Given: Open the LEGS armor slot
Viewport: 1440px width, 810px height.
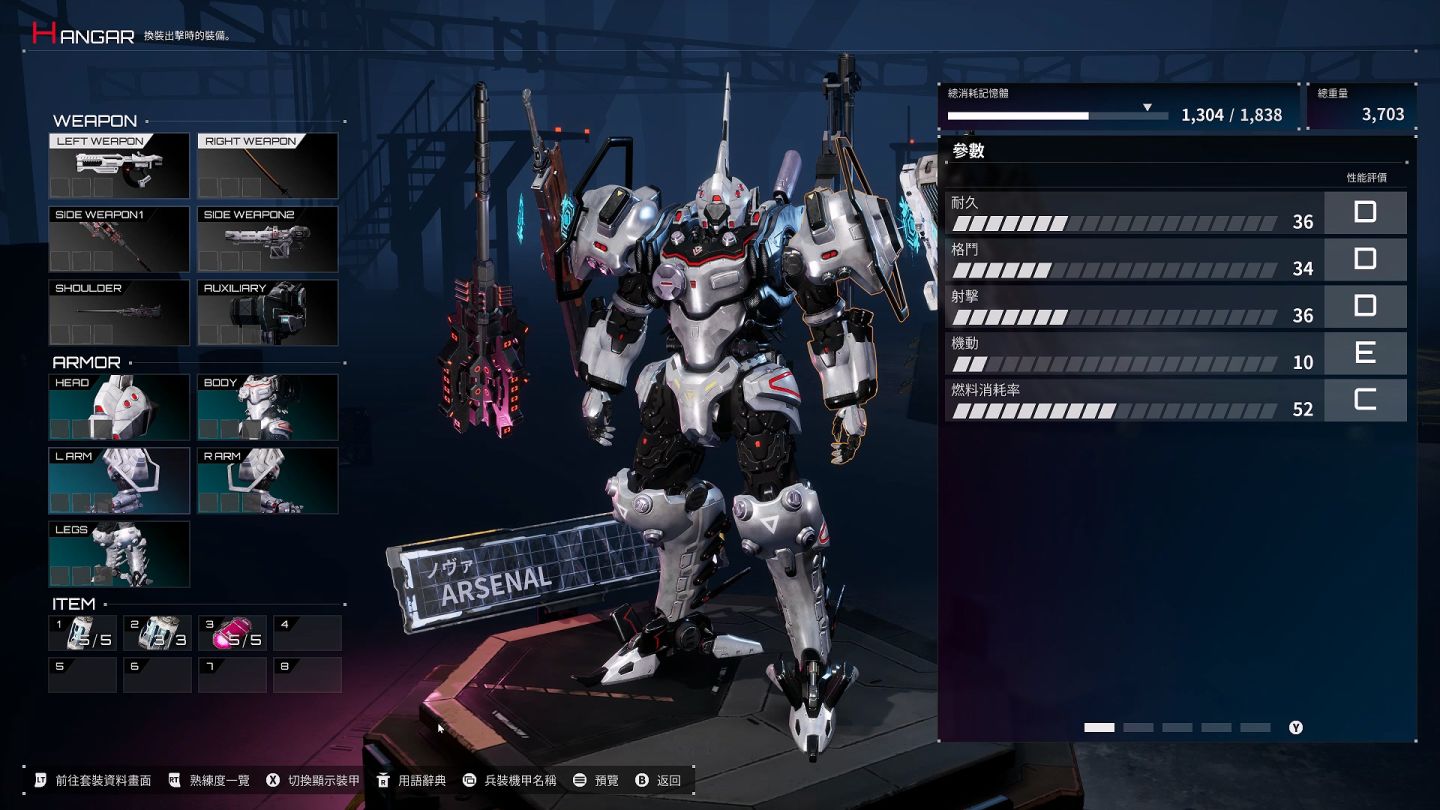Looking at the screenshot, I should pos(119,553).
